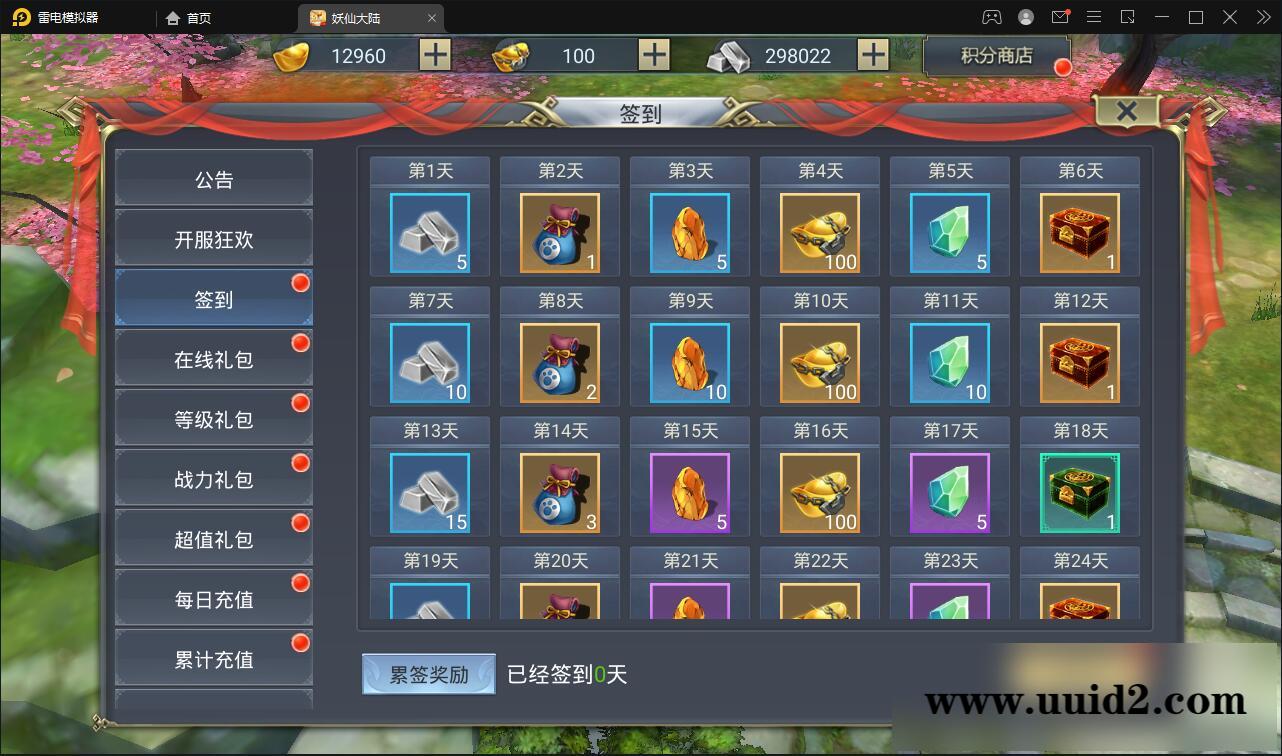Click the plus next to gold currency
This screenshot has width=1282, height=756.
pyautogui.click(x=434, y=55)
